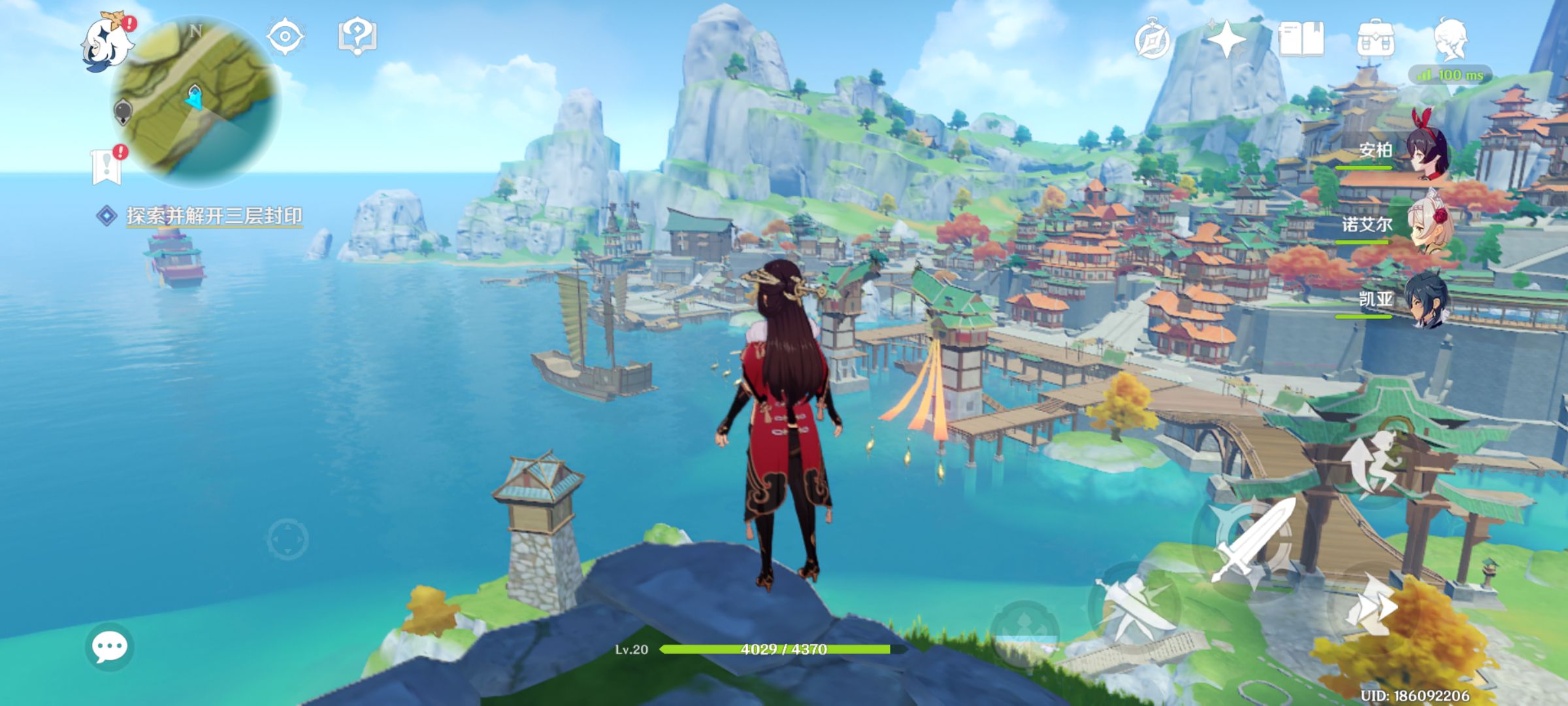Activate the sprint dash button
Screen dimensions: 1568x706
(x=1372, y=609)
